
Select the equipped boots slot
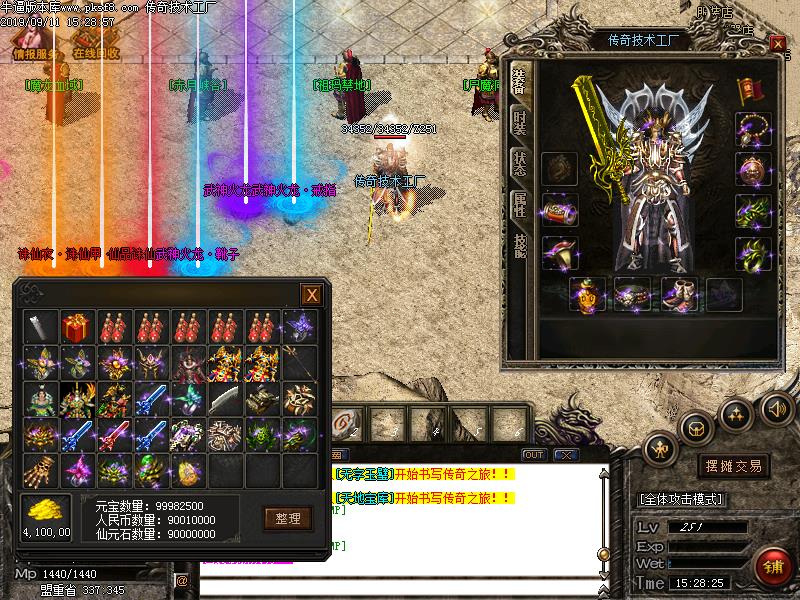pyautogui.click(x=678, y=294)
